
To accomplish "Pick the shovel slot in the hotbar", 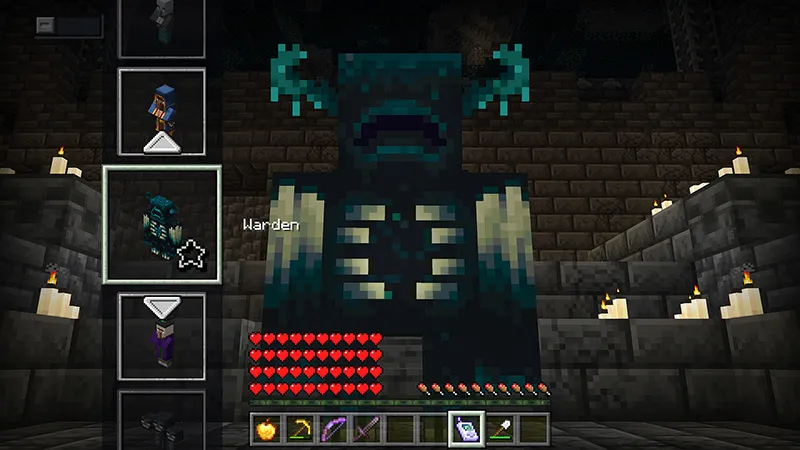I will point(501,430).
